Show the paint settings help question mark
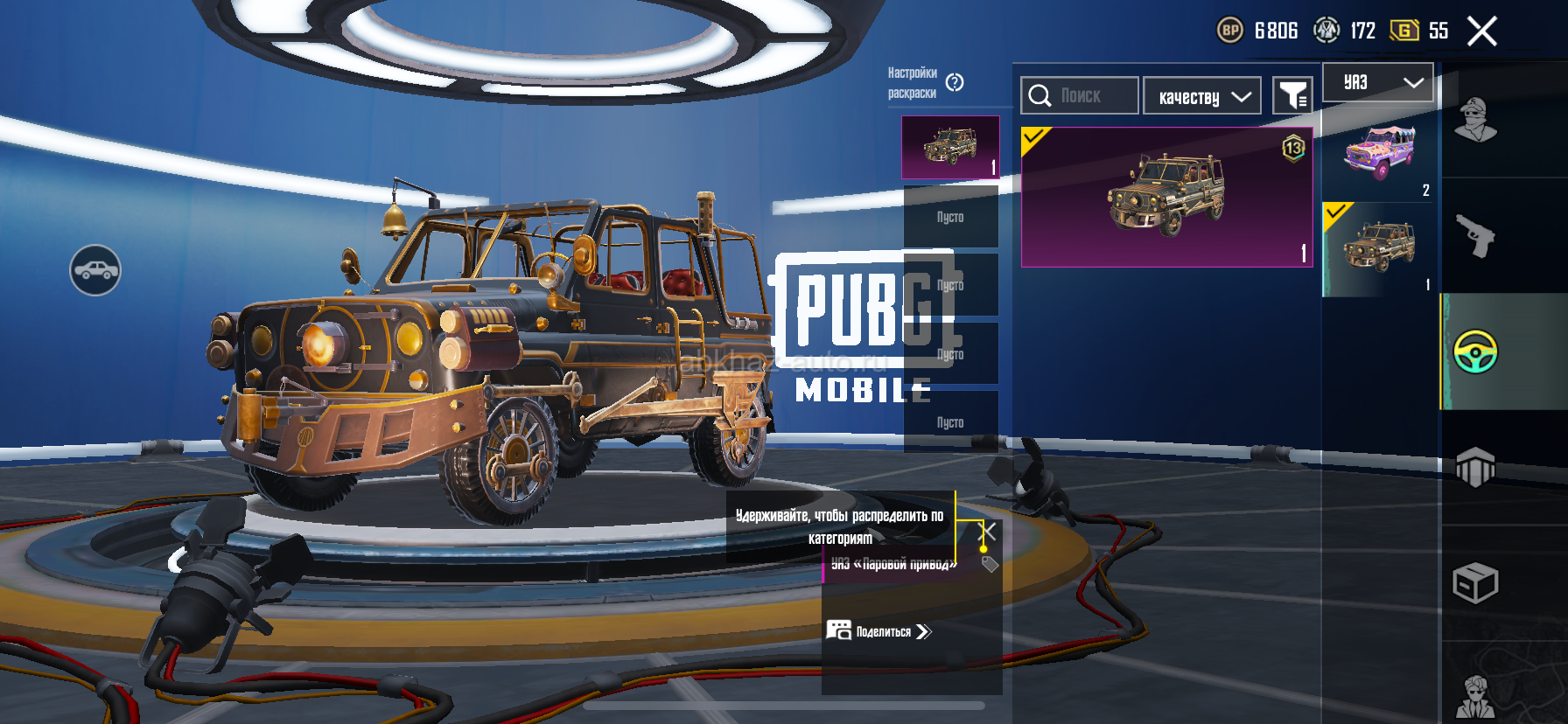The height and width of the screenshot is (724, 1568). [955, 82]
